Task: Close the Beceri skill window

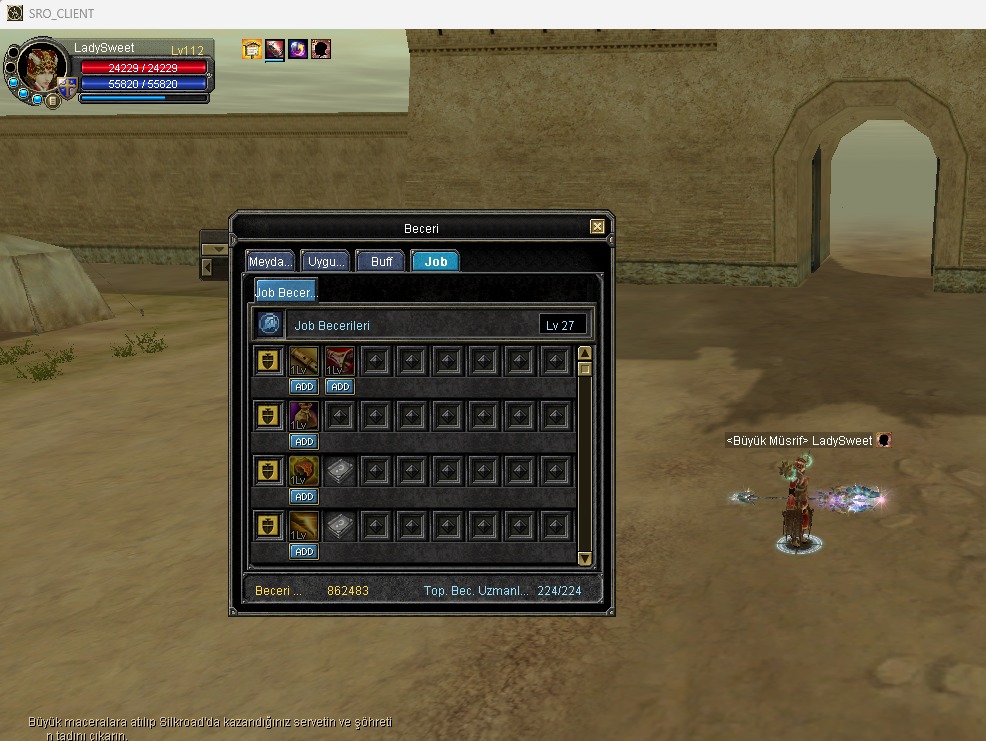Action: pos(597,227)
